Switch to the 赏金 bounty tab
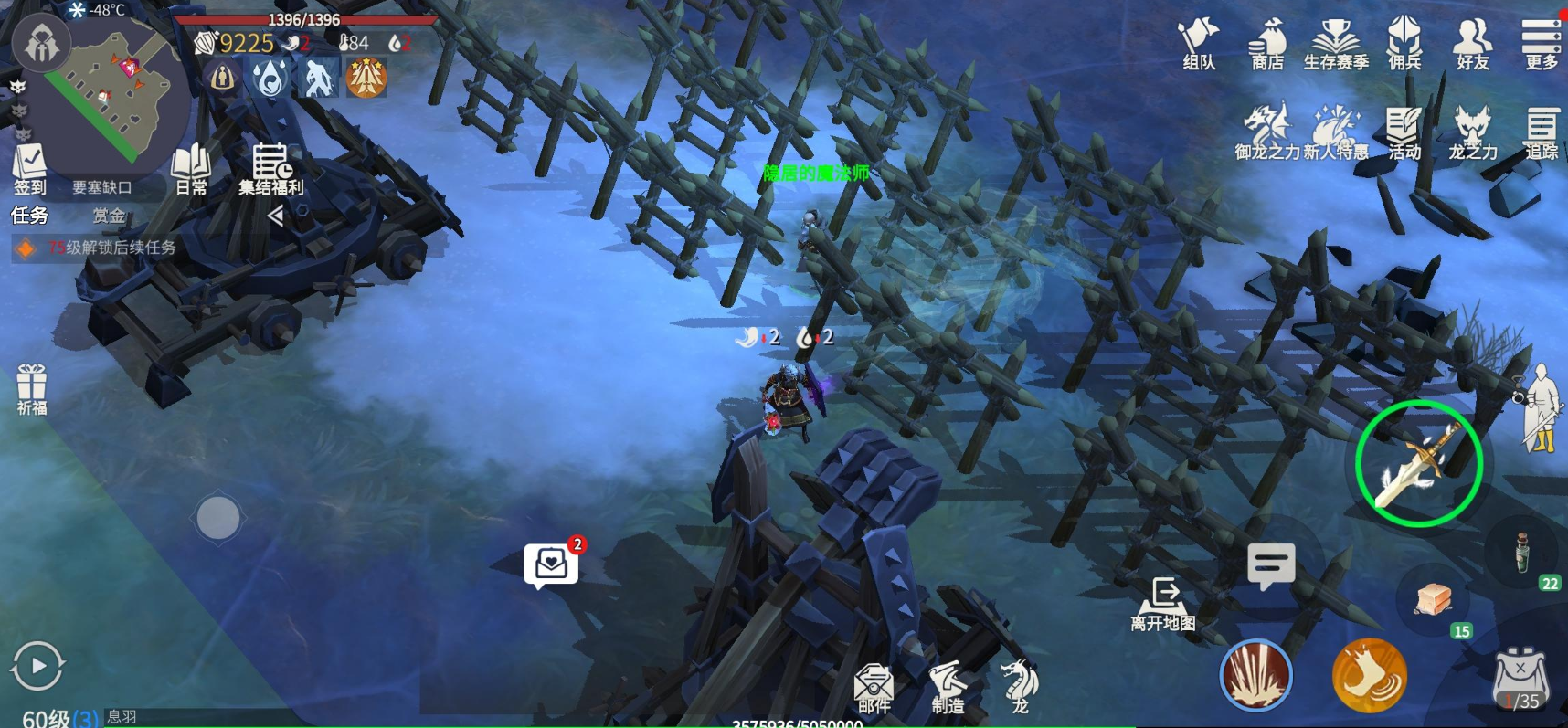 tap(109, 216)
